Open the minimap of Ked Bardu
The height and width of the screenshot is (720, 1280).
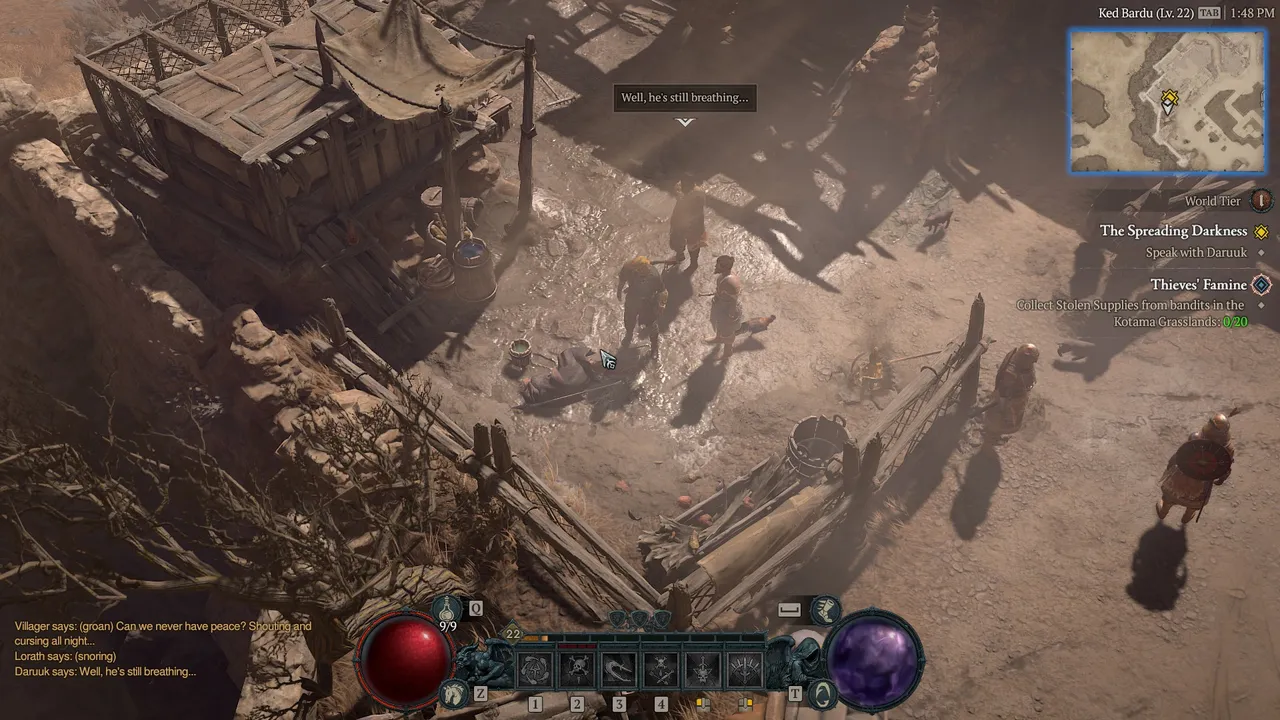pos(1167,101)
